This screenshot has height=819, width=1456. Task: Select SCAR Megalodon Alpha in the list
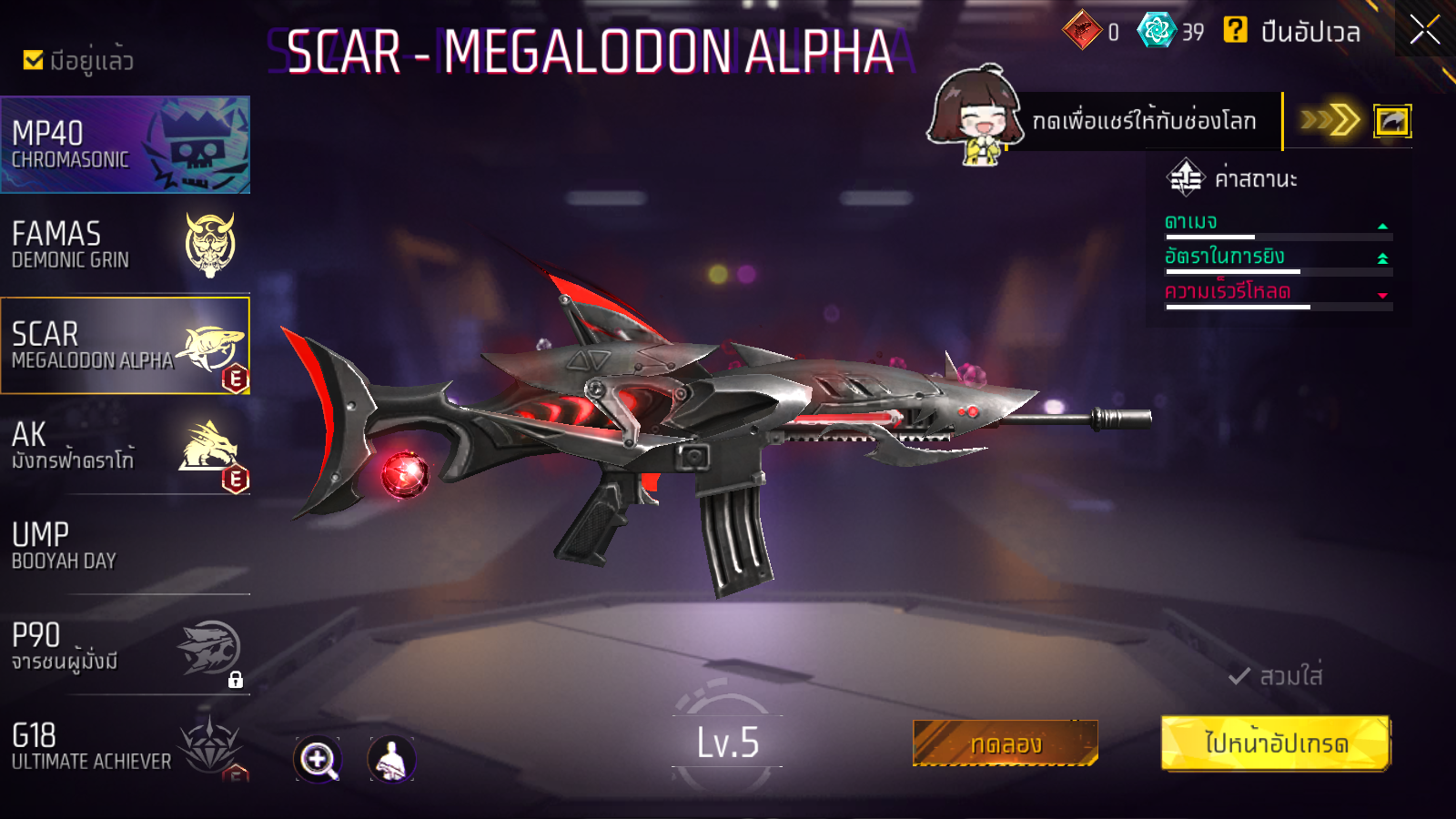(125, 346)
